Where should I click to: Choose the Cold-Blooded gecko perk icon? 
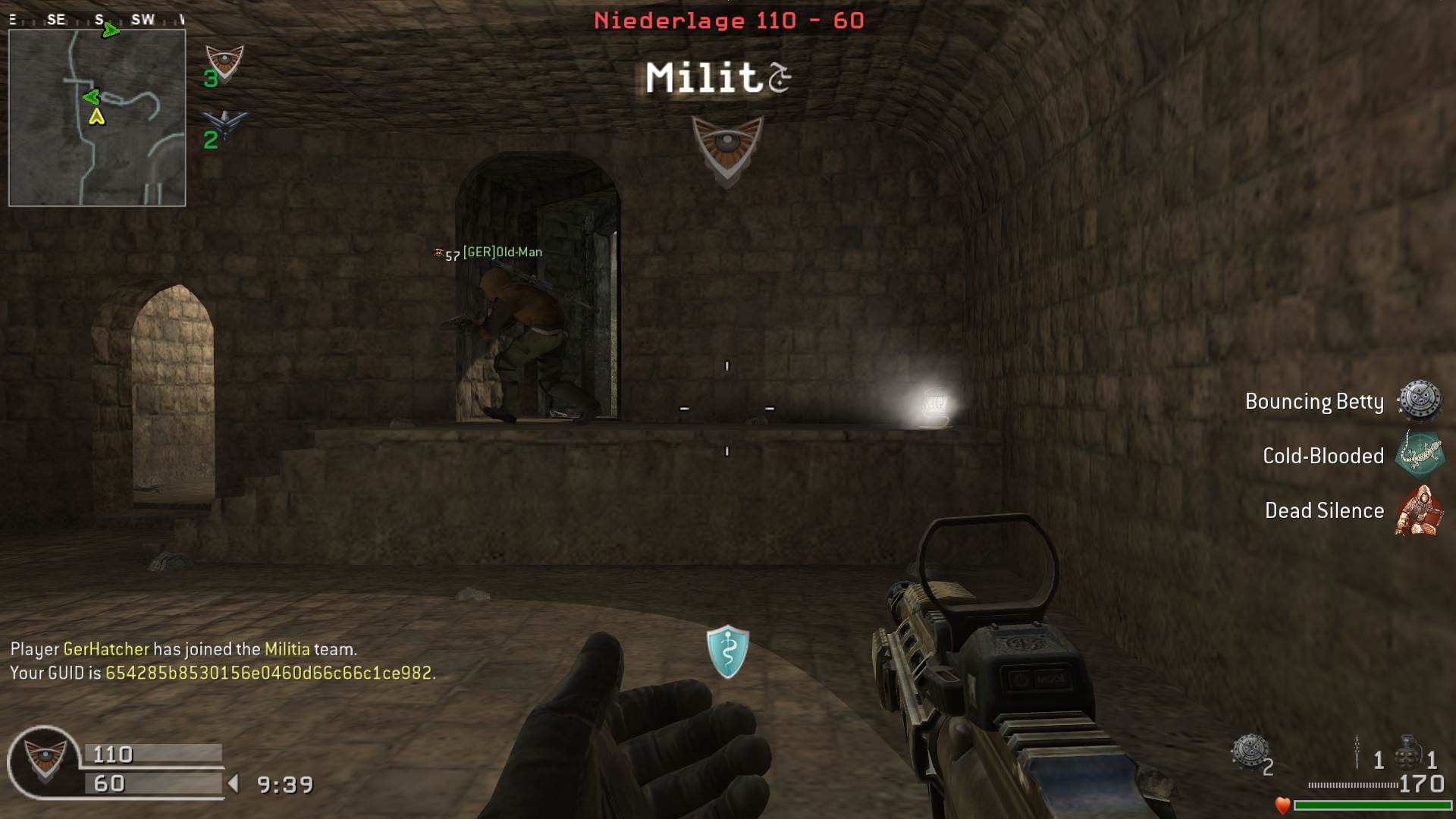coord(1419,454)
